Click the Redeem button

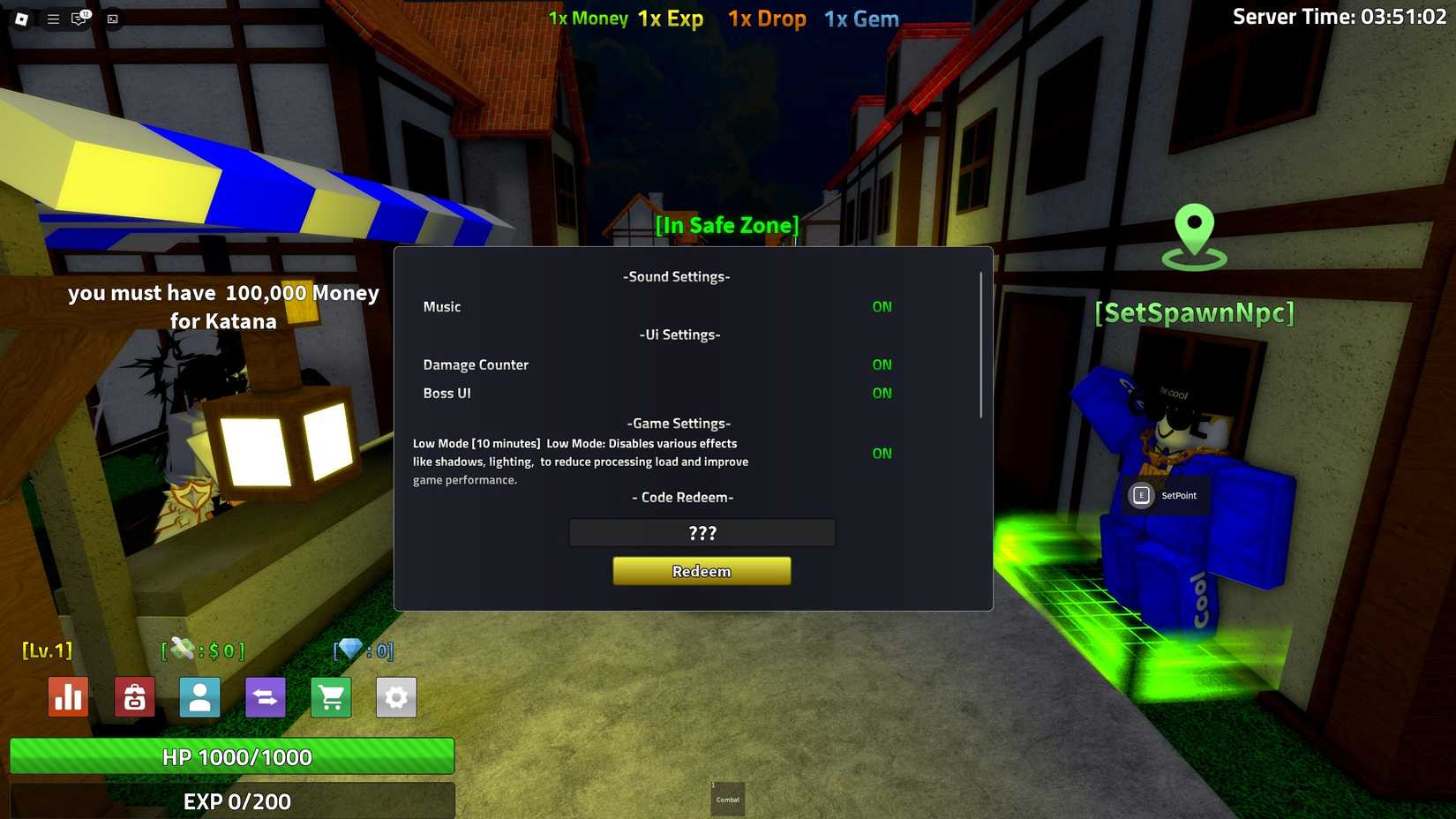tap(702, 571)
